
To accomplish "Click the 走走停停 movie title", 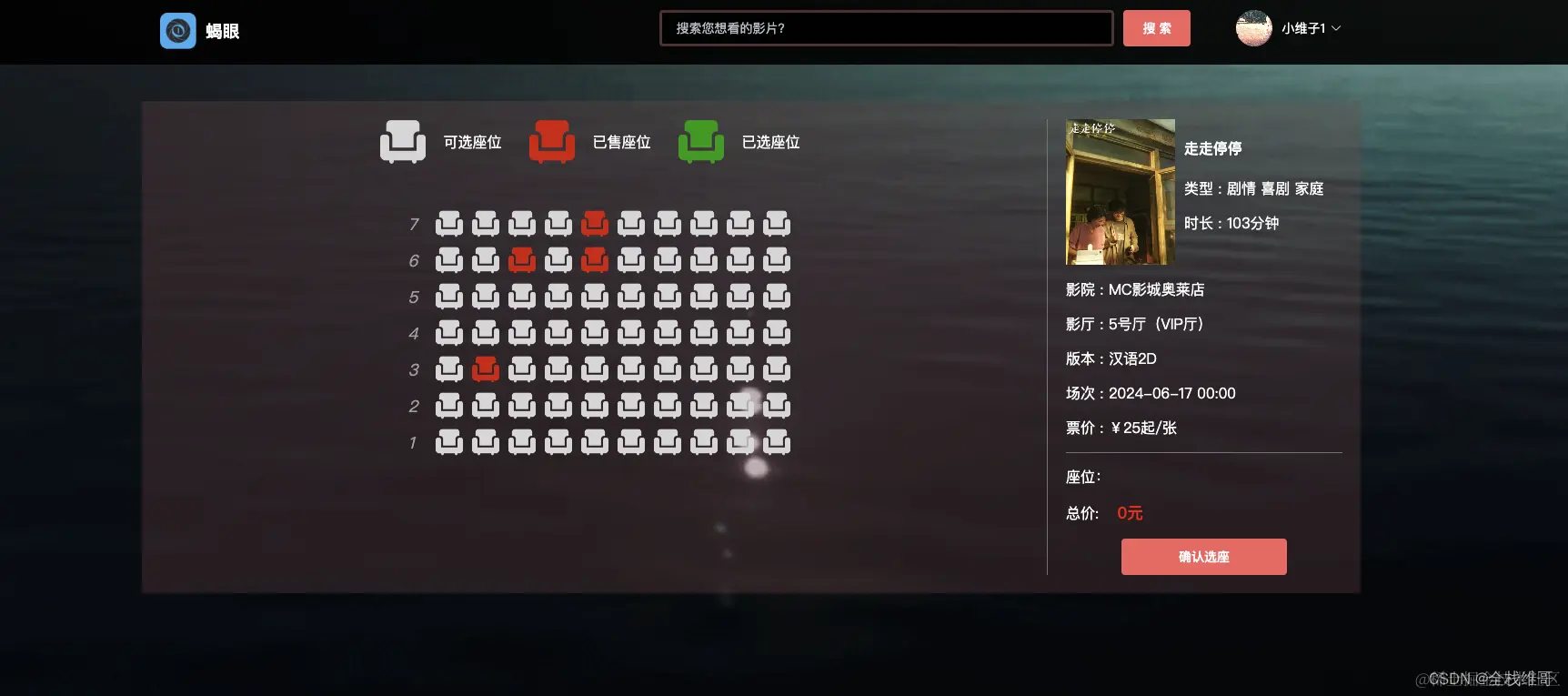I will click(1212, 147).
